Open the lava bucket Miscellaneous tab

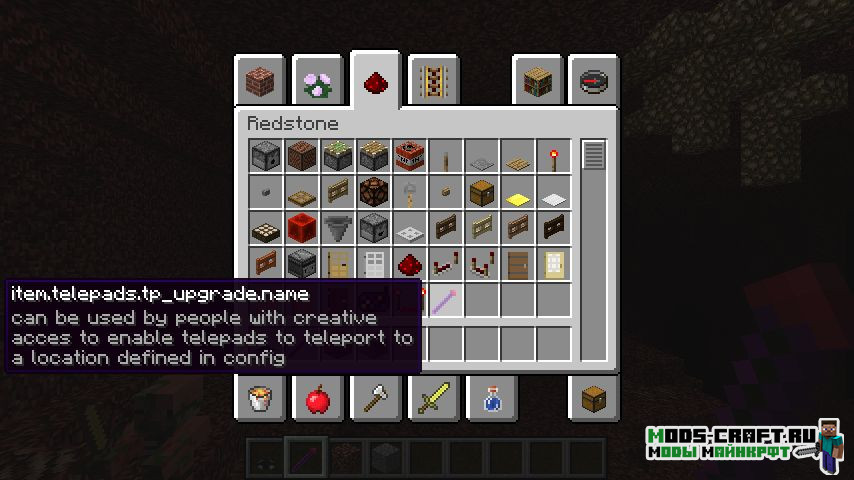pos(261,400)
